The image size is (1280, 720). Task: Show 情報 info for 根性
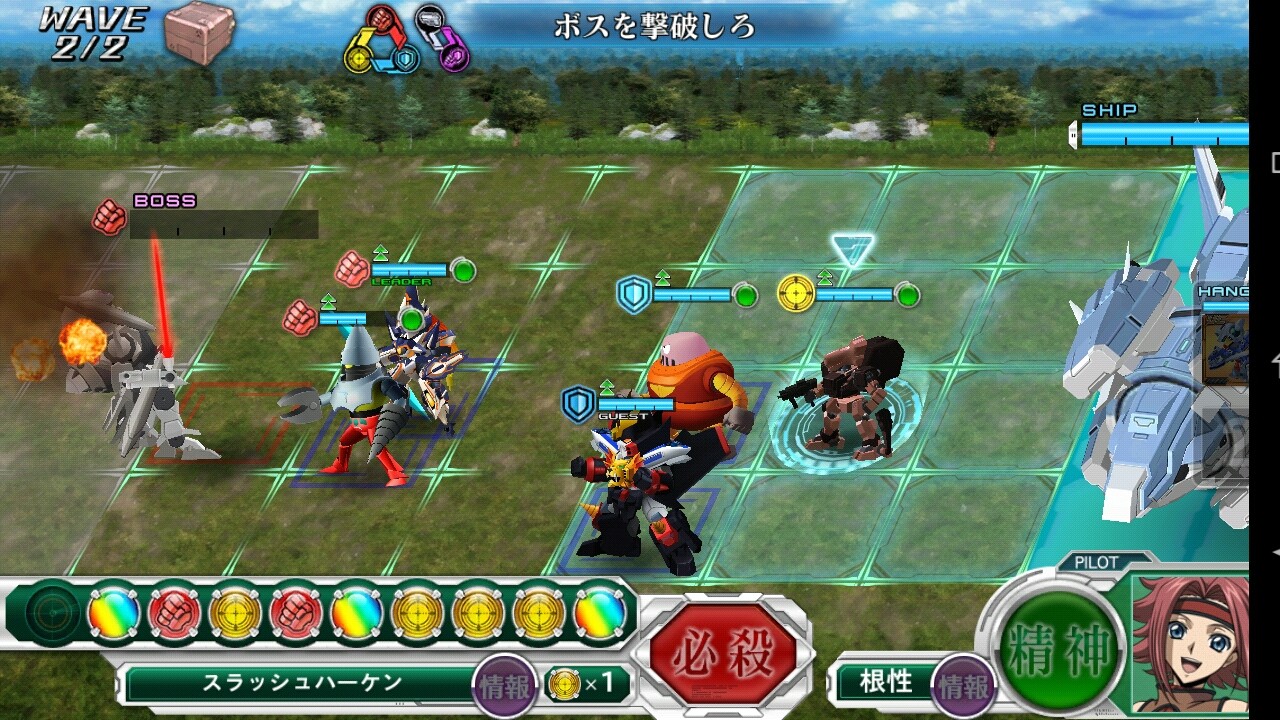tap(964, 686)
